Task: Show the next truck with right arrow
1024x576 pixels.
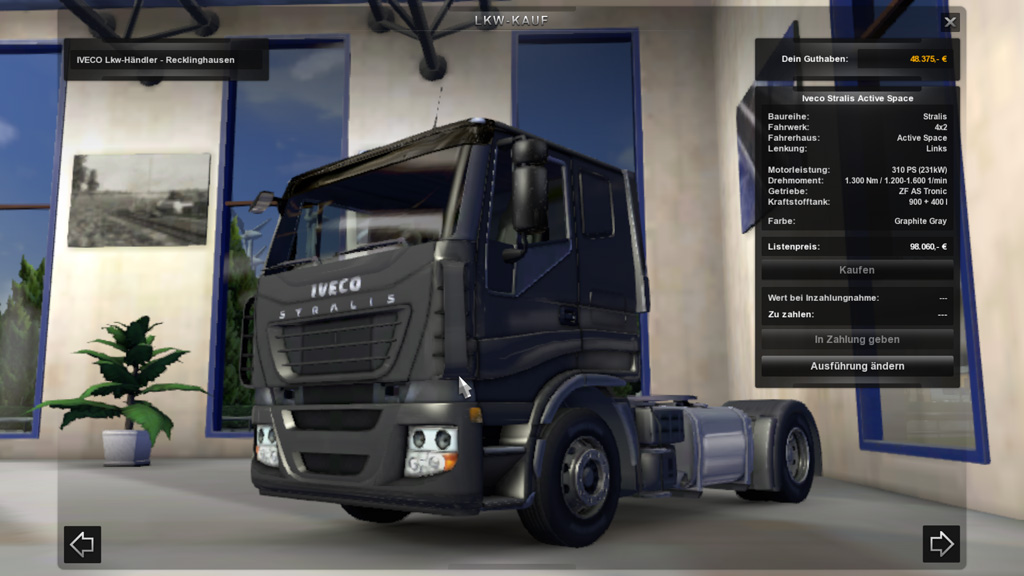Action: coord(941,544)
